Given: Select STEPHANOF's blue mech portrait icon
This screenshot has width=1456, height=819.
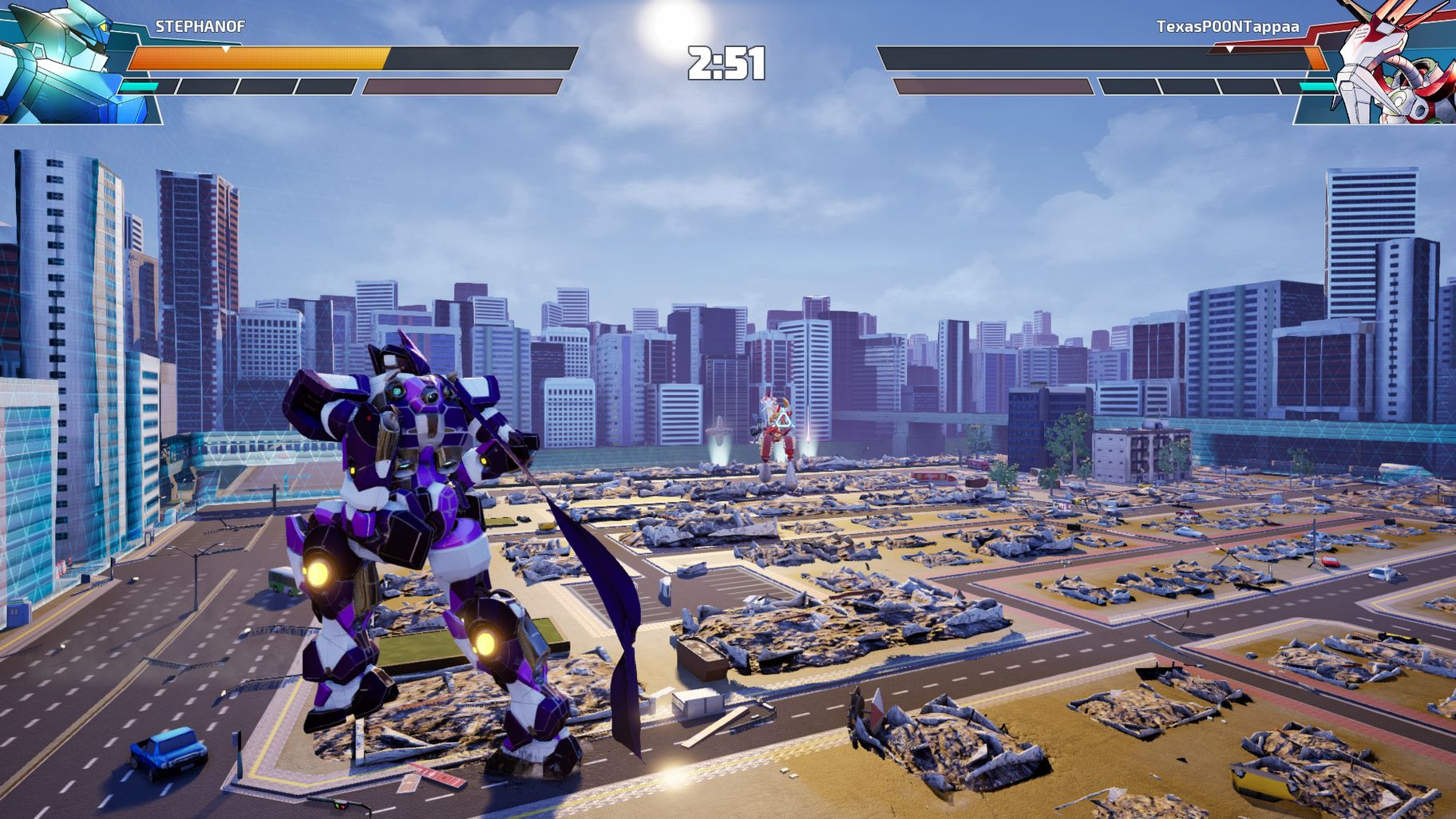Looking at the screenshot, I should point(56,60).
